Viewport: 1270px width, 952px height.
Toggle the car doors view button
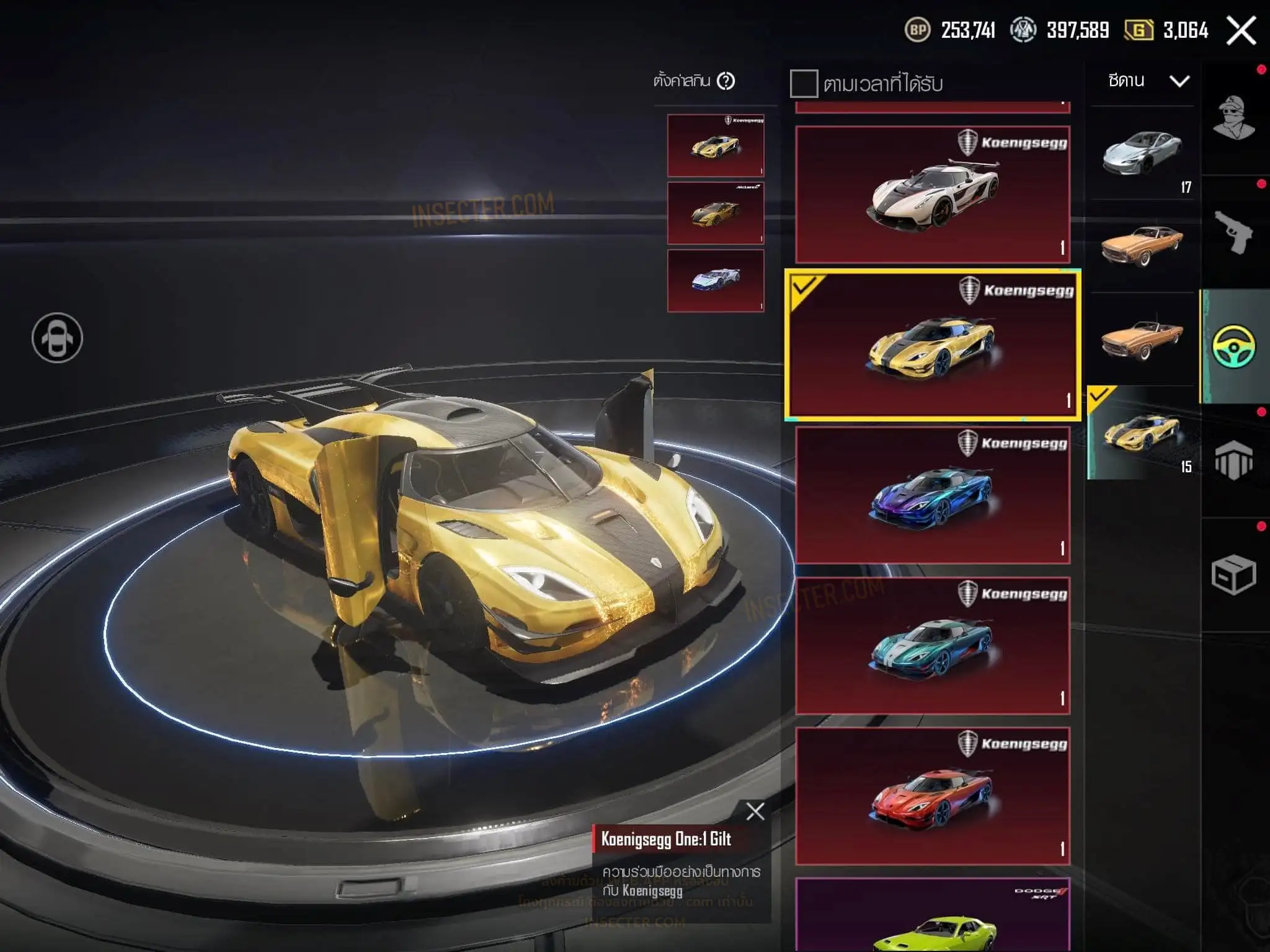pyautogui.click(x=57, y=338)
